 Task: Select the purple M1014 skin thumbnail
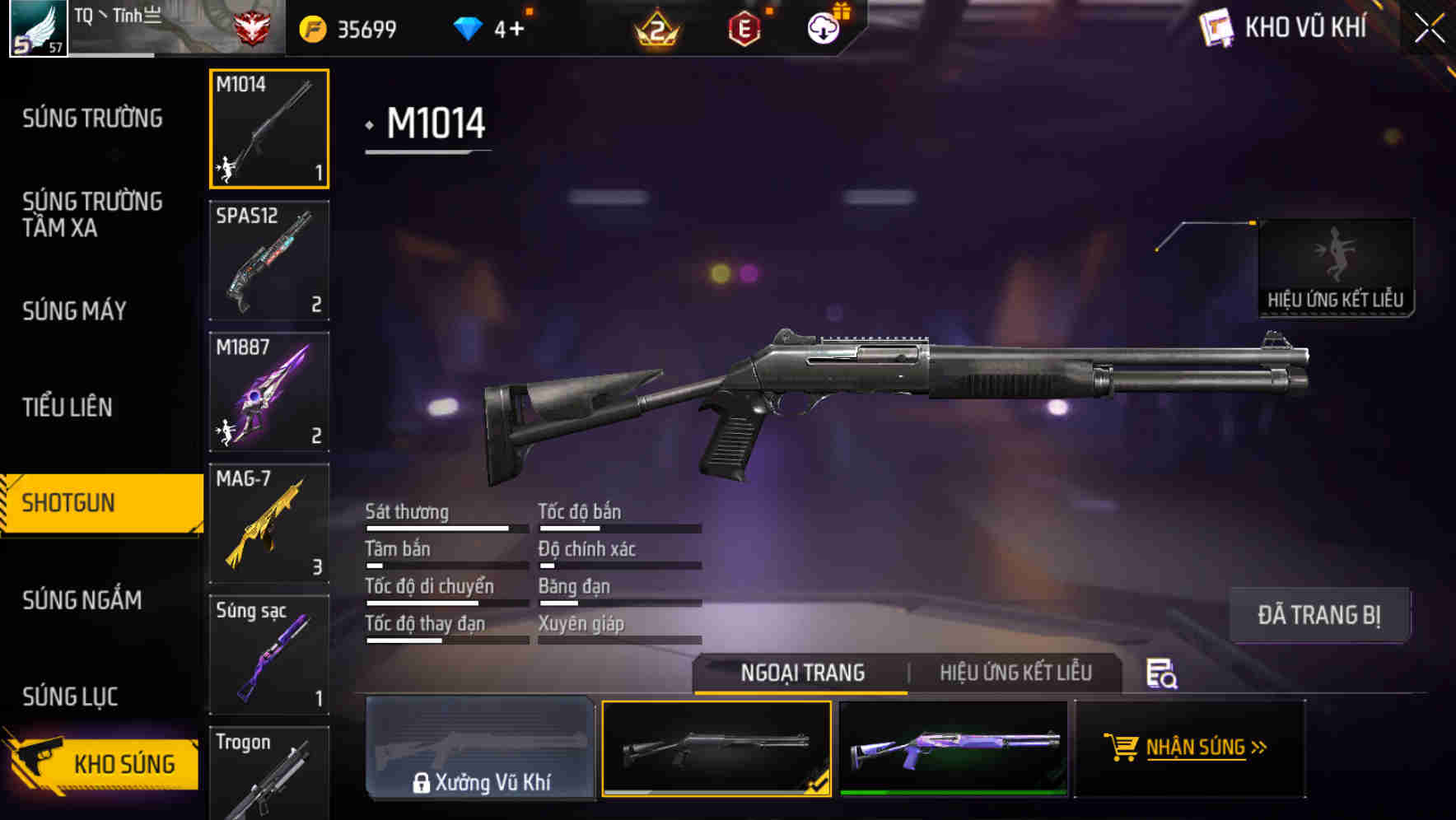coord(954,748)
